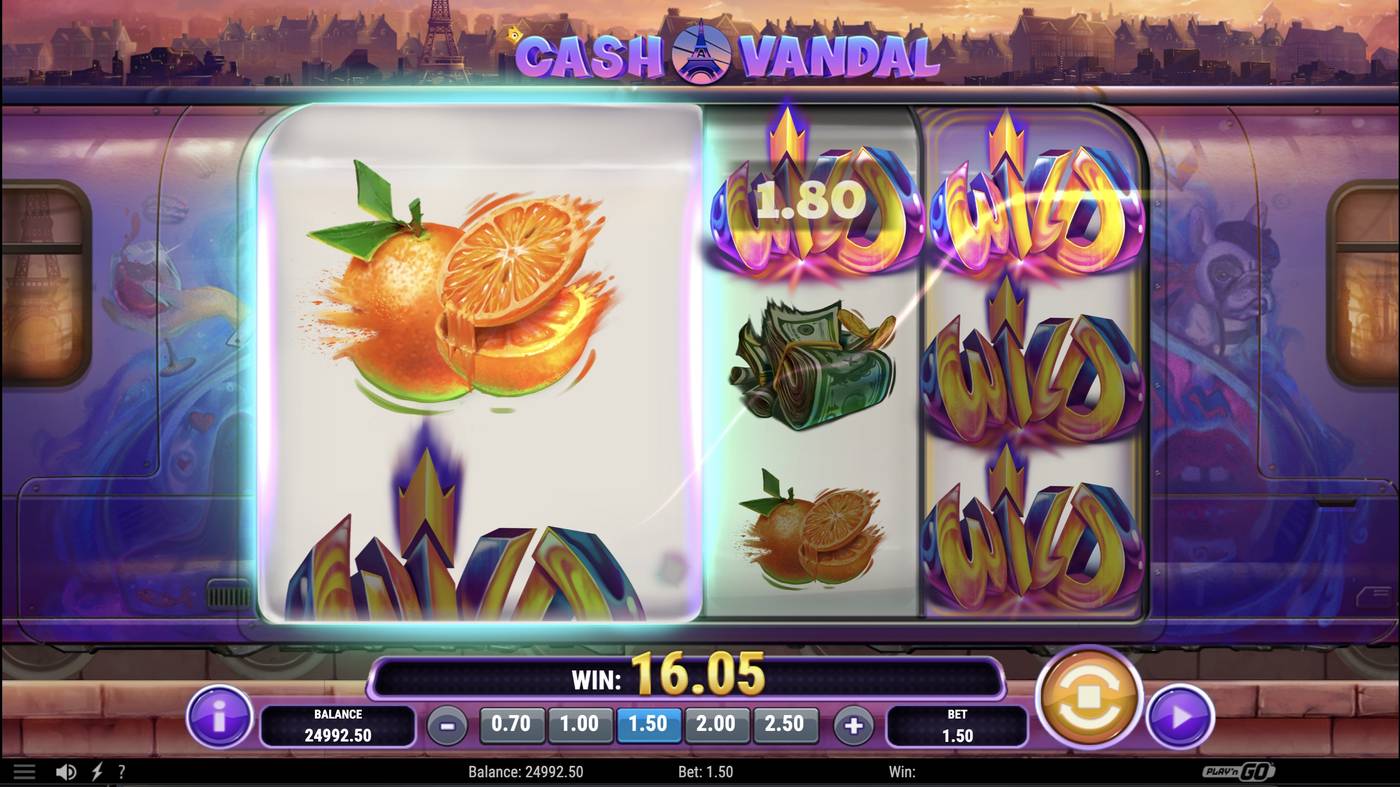
Task: Click the BET value display
Action: coord(957,728)
